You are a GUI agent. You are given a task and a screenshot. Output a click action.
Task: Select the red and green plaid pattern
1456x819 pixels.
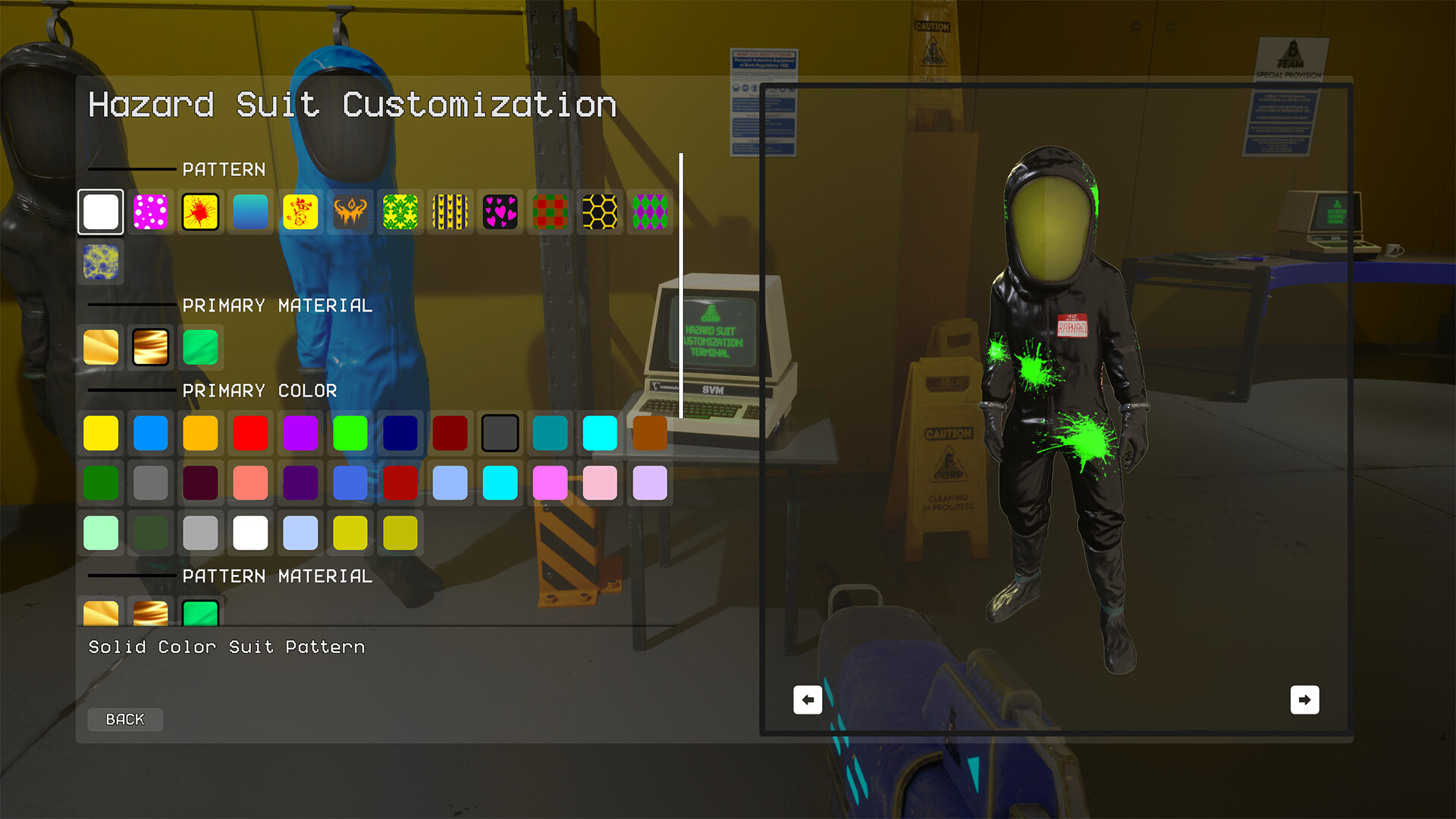[550, 212]
